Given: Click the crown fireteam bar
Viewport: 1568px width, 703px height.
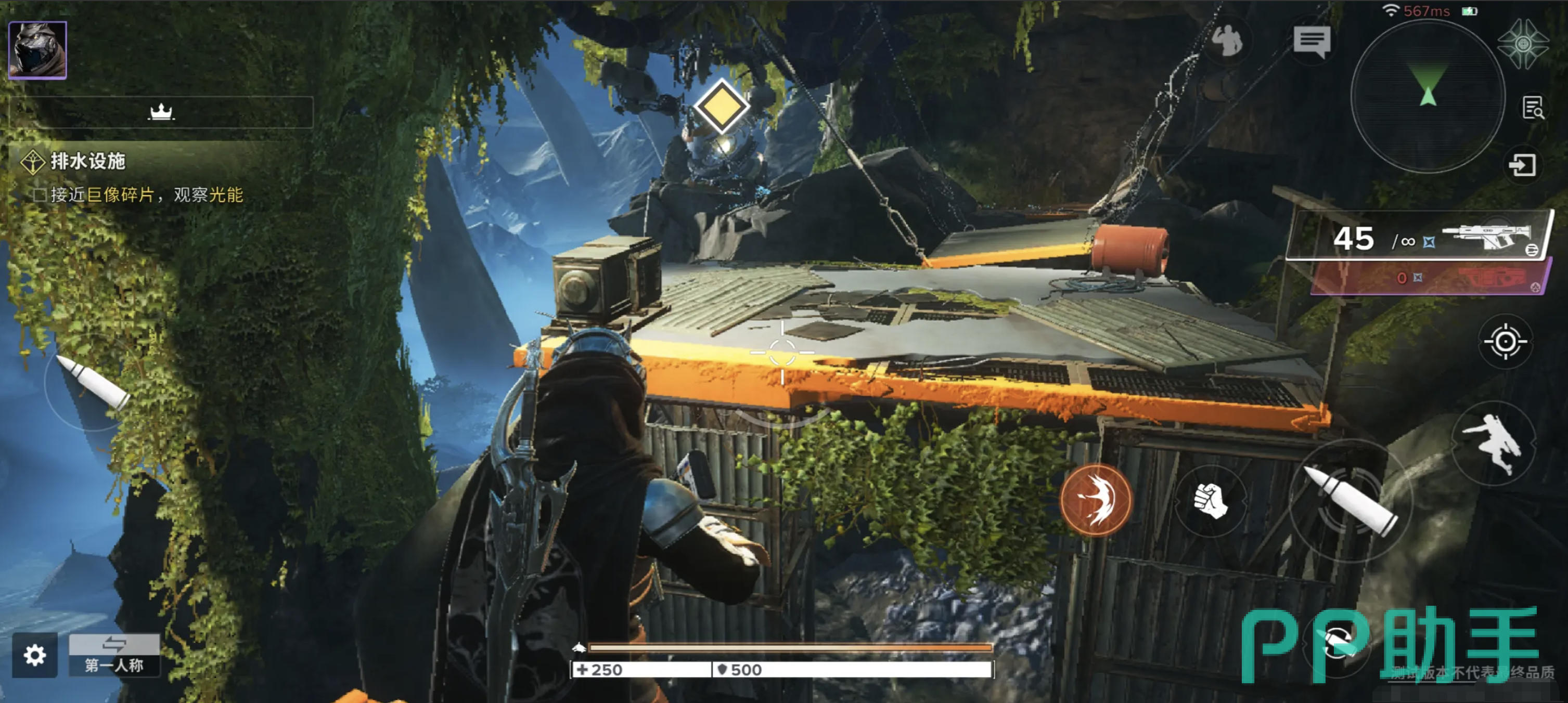Looking at the screenshot, I should tap(161, 112).
